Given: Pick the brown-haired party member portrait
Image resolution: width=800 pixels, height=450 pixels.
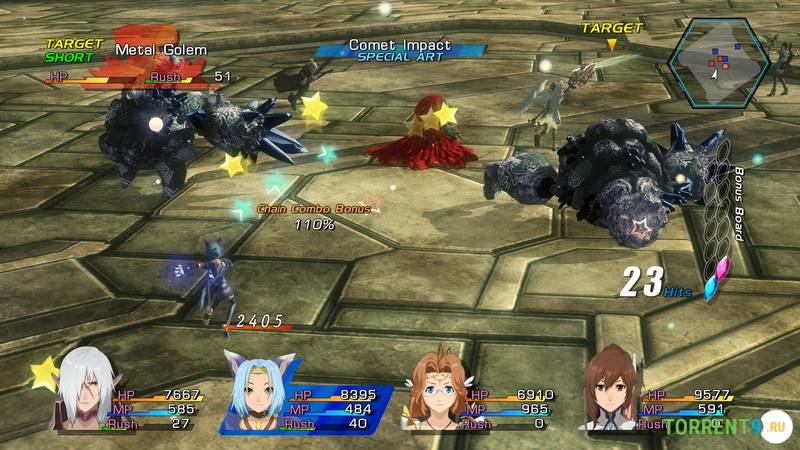Looking at the screenshot, I should coord(612,388).
